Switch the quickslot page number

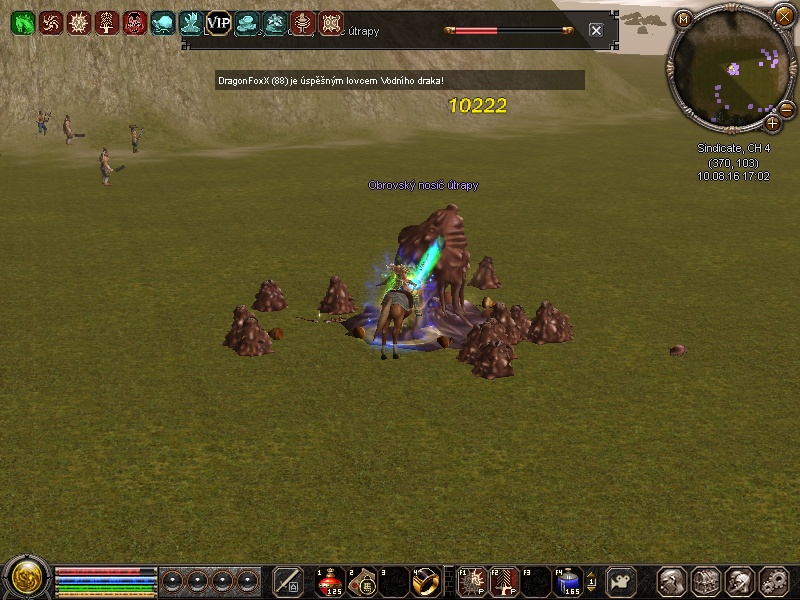pos(591,581)
